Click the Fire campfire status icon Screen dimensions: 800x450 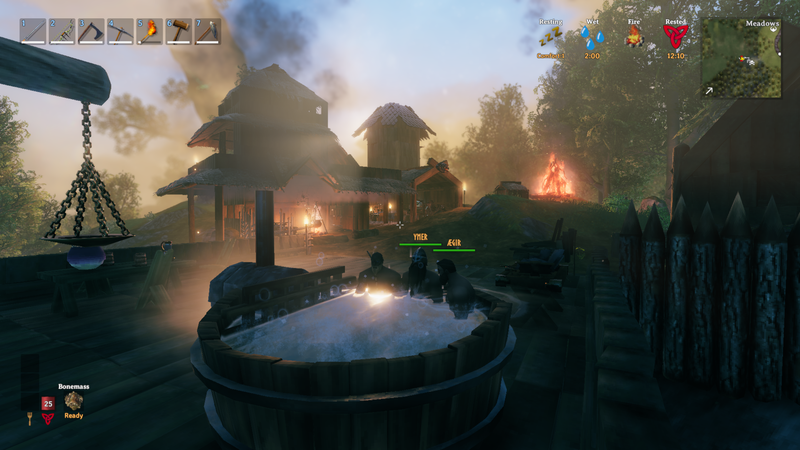tap(634, 38)
